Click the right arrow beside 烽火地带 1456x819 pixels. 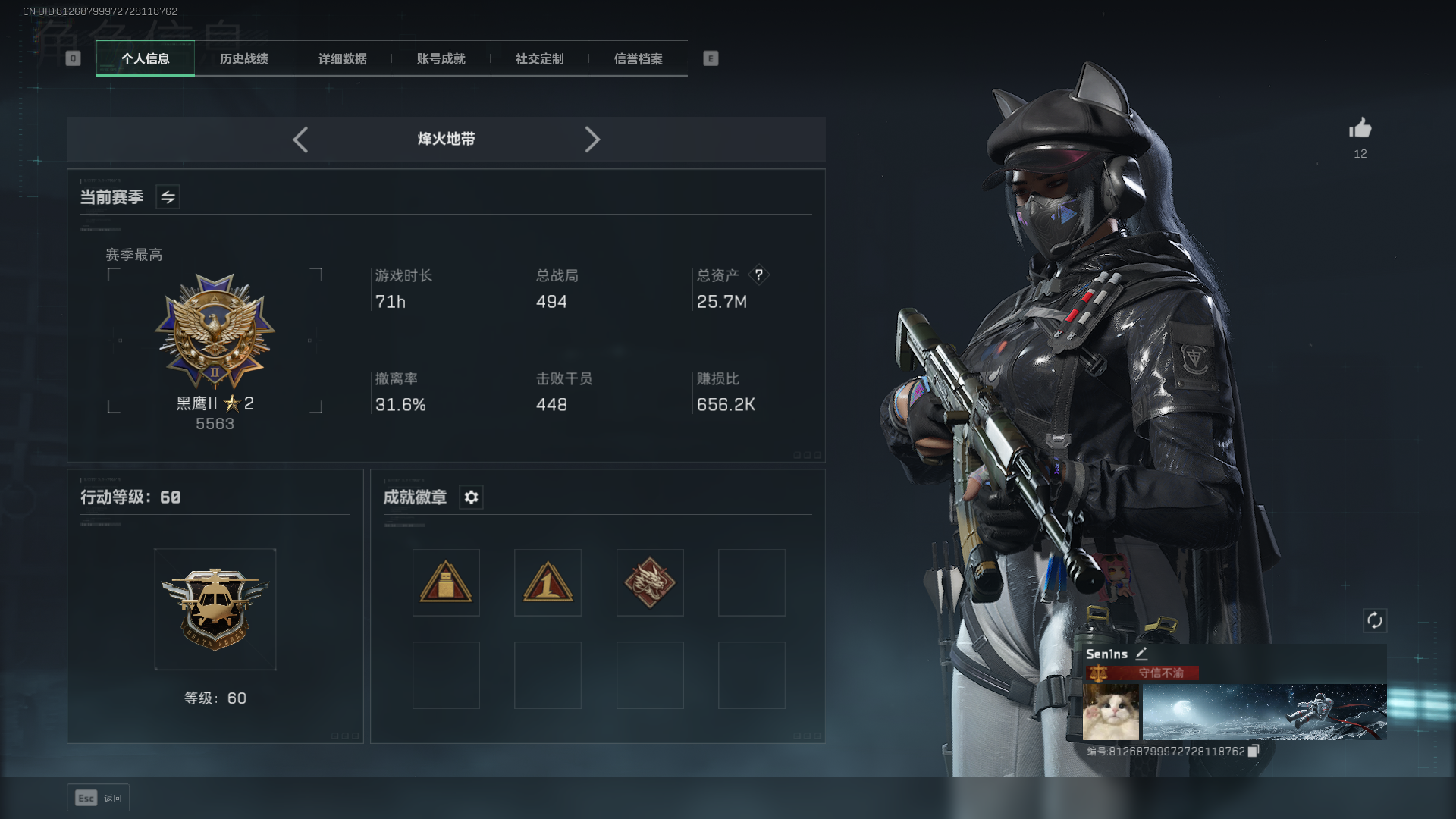(592, 140)
